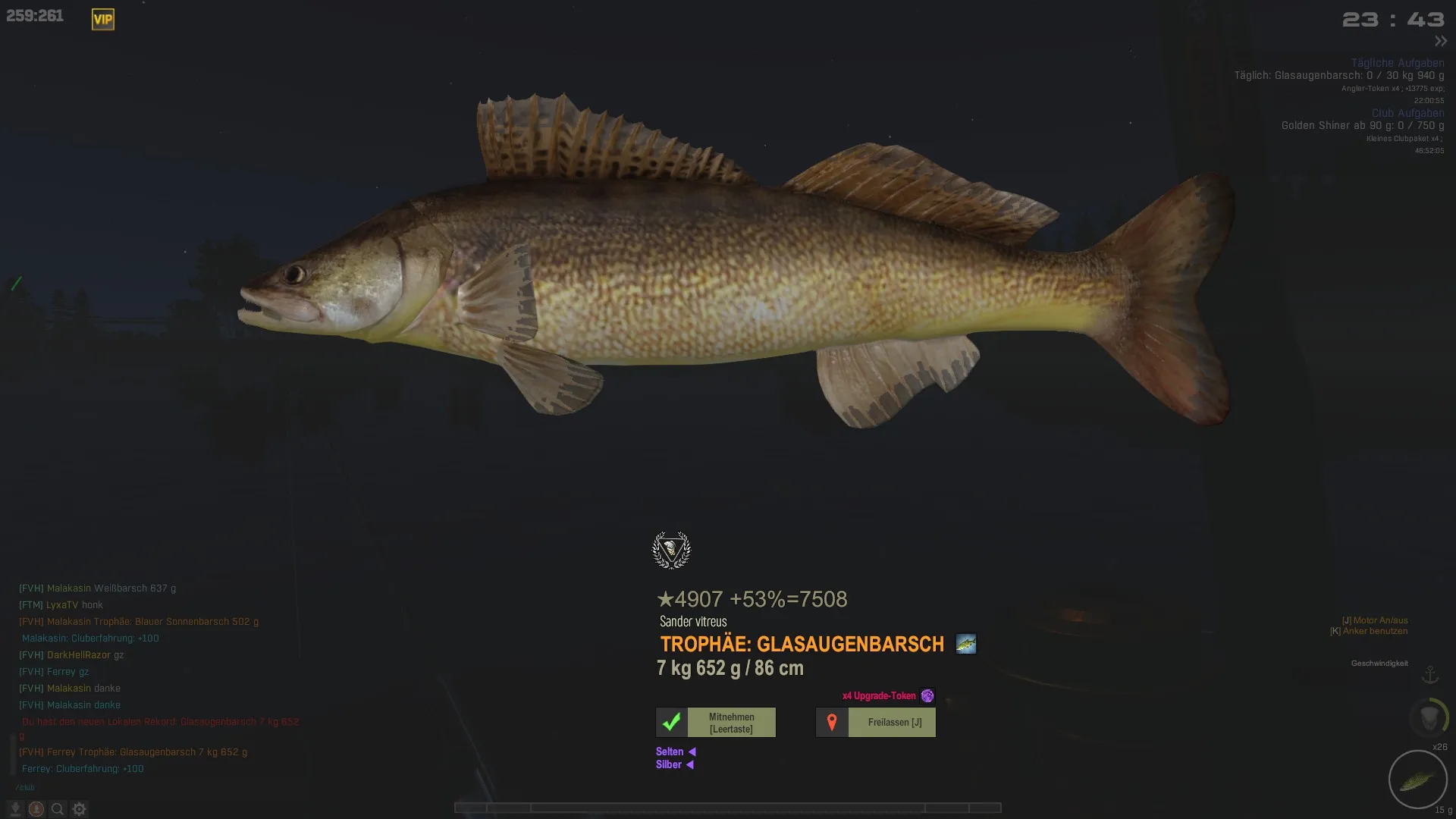
Task: Click the magnifier icon below the chat
Action: click(x=58, y=809)
